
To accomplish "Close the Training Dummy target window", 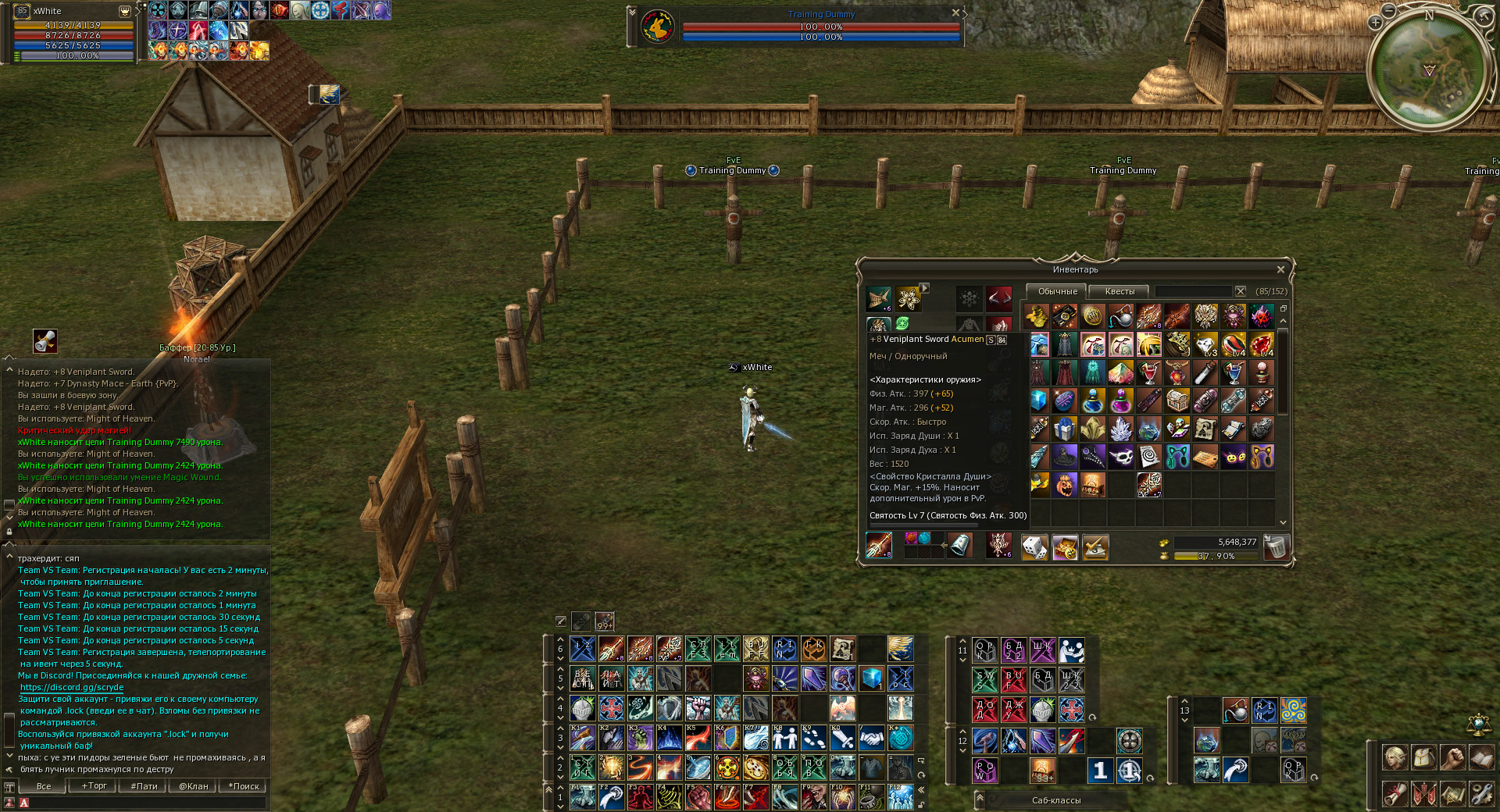I will [x=955, y=12].
